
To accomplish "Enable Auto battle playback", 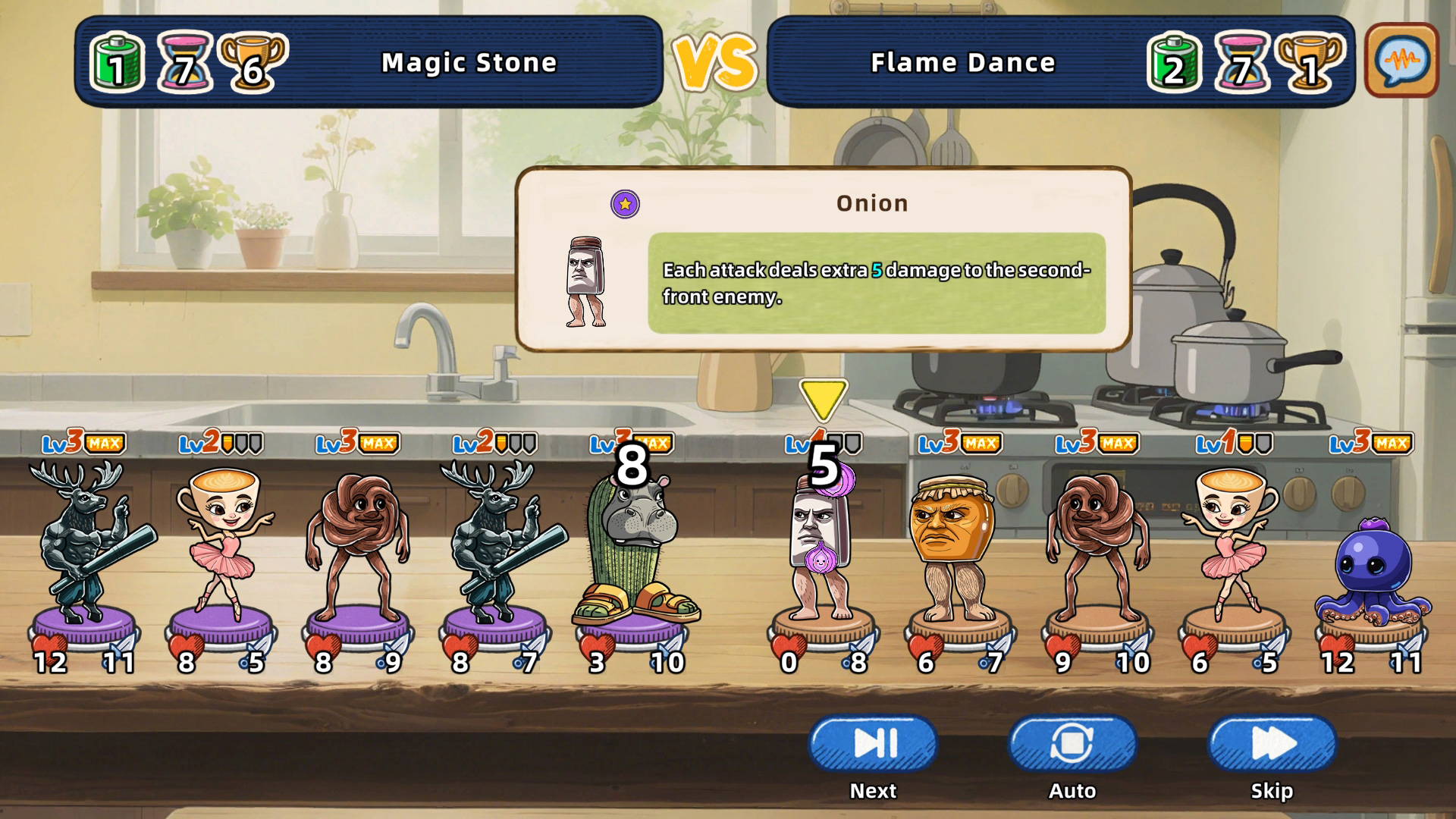I will click(1072, 744).
